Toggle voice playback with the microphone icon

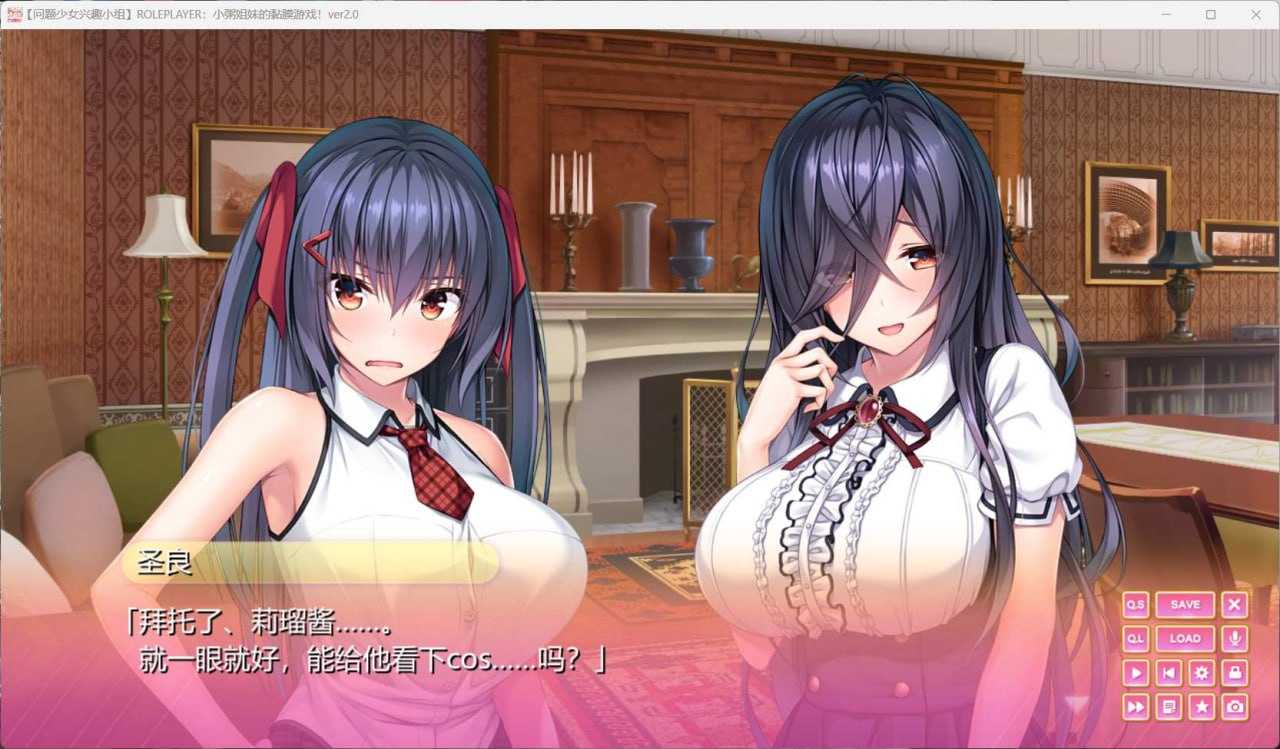coord(1234,638)
